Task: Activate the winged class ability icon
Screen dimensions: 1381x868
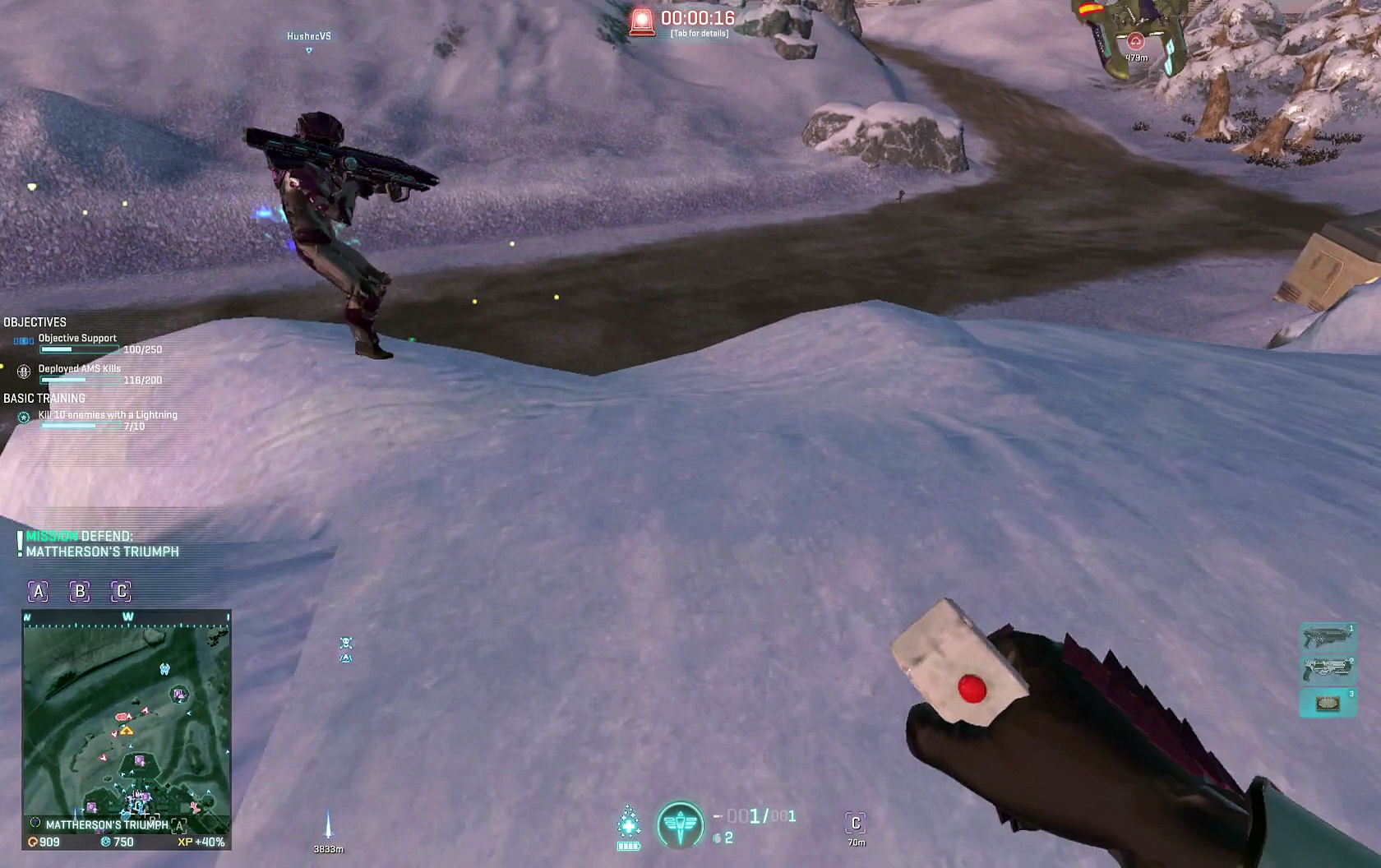Action: (680, 826)
